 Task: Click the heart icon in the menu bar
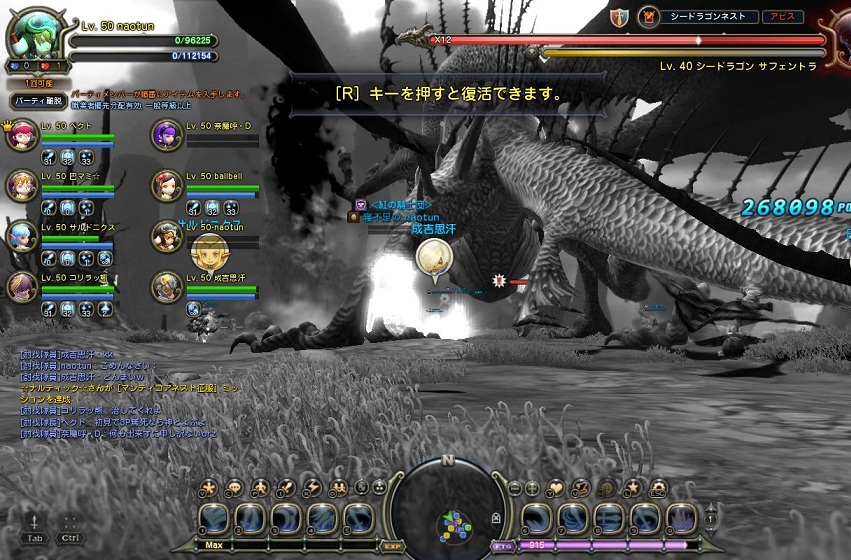(559, 488)
